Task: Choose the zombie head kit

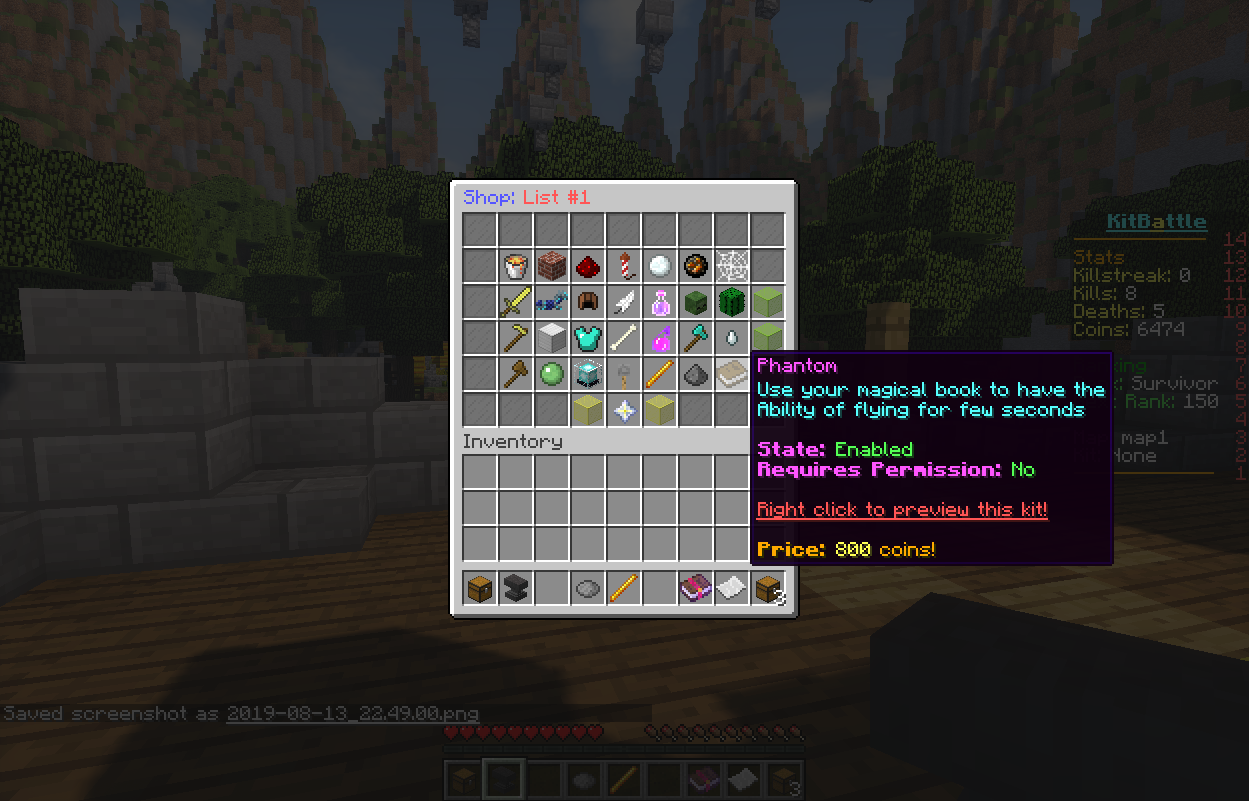Action: (x=696, y=302)
